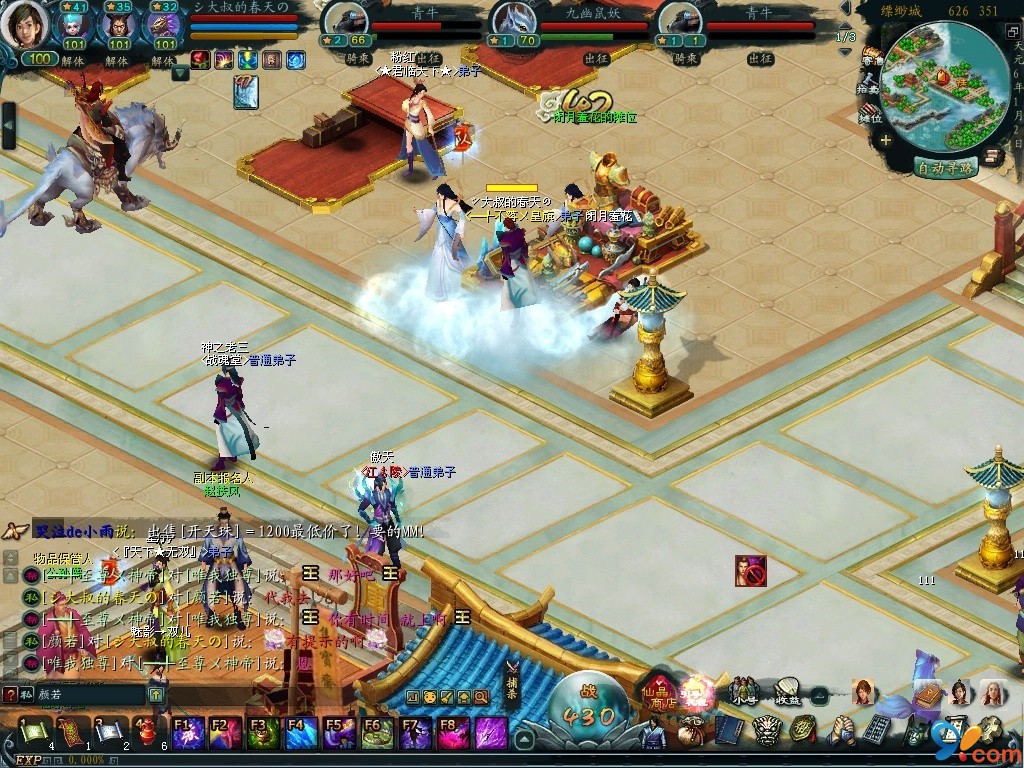
Task: Click the plus button beside the minimap
Action: pyautogui.click(x=886, y=141)
